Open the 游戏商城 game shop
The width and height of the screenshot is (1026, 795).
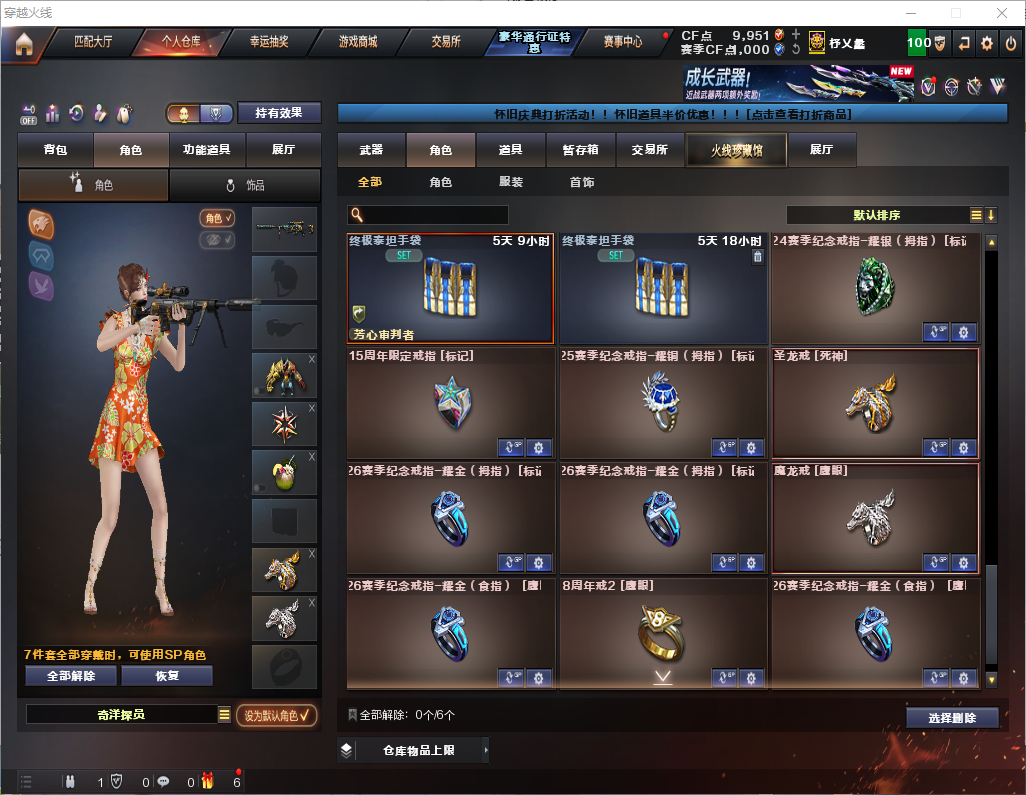coord(357,42)
